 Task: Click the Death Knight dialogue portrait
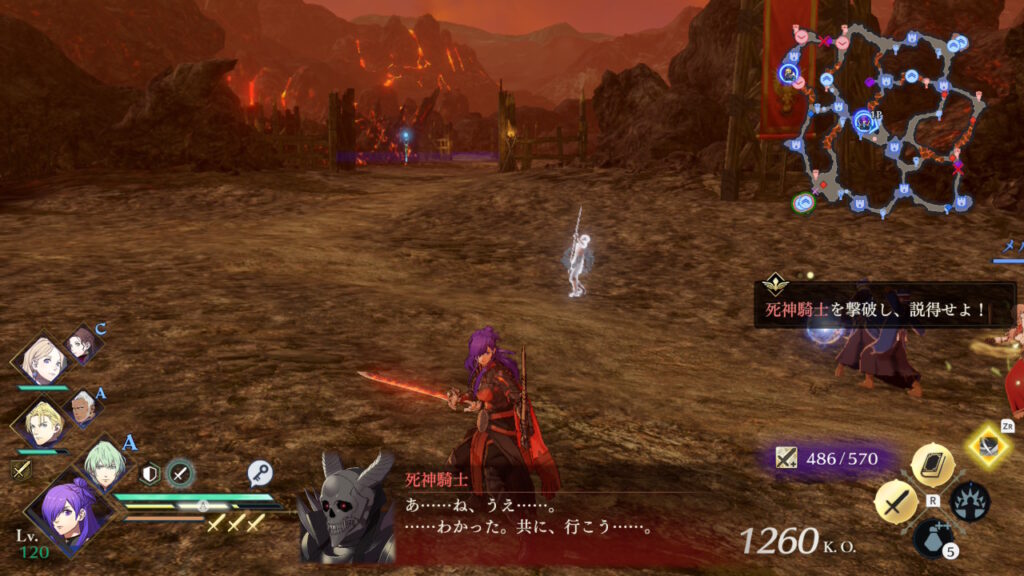(346, 510)
